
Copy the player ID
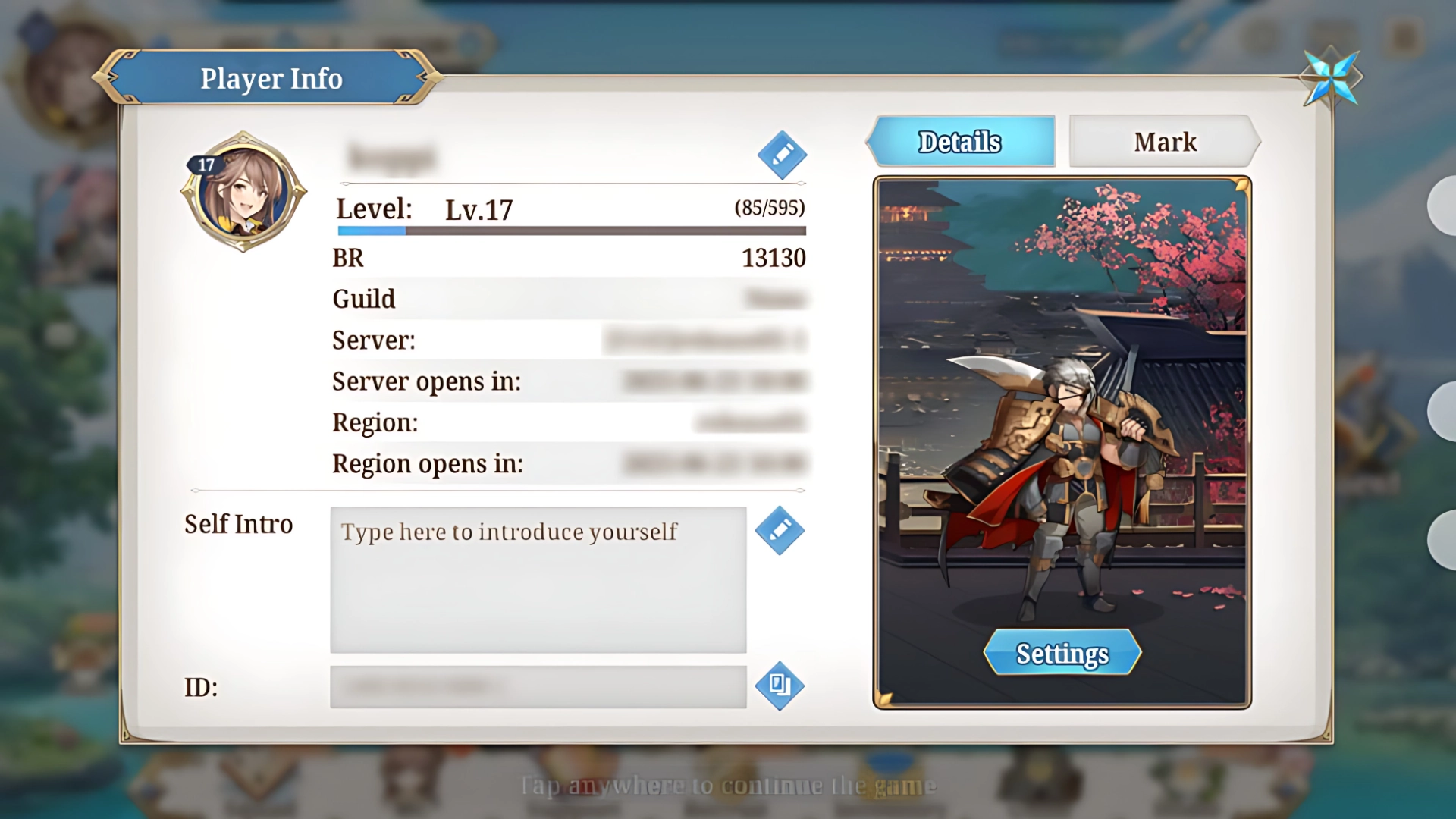780,686
